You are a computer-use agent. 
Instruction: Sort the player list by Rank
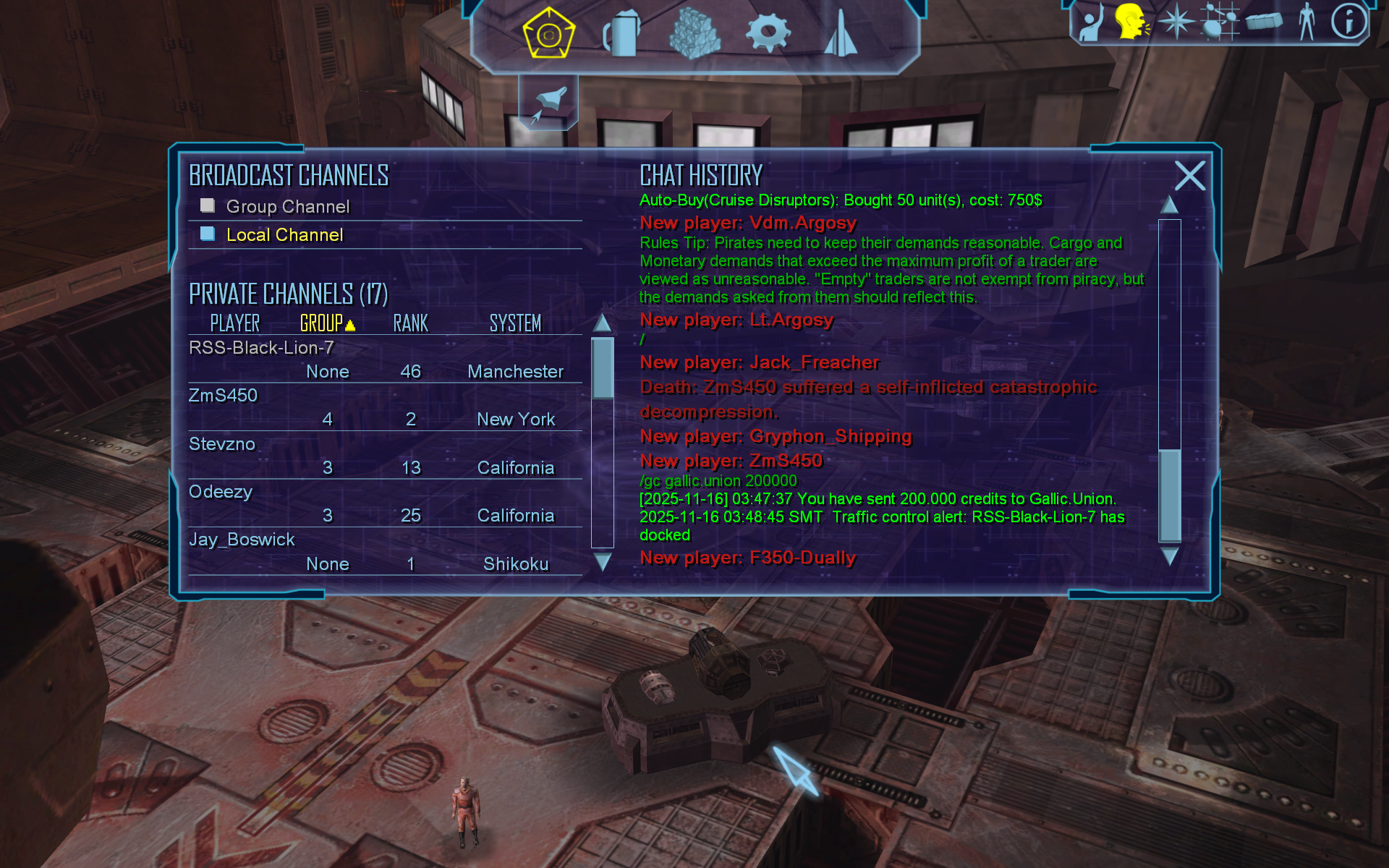point(410,323)
